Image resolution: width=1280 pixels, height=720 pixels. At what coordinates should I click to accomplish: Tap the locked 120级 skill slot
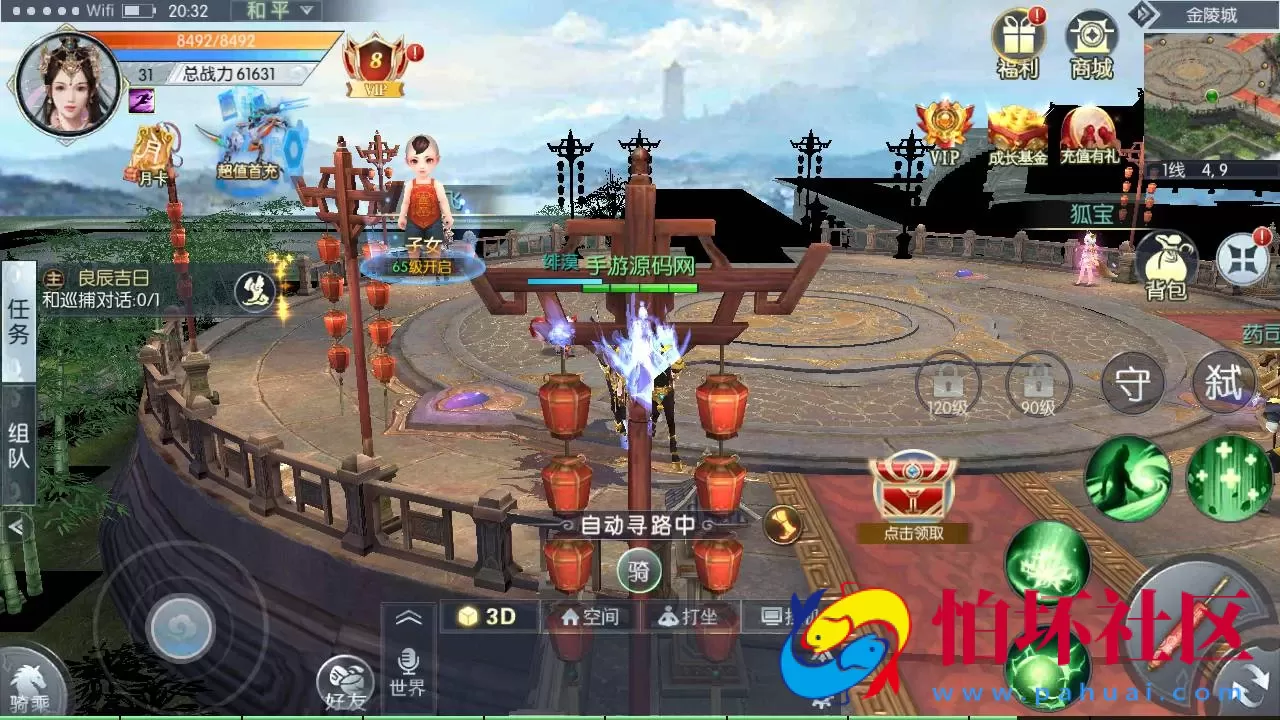tap(946, 383)
